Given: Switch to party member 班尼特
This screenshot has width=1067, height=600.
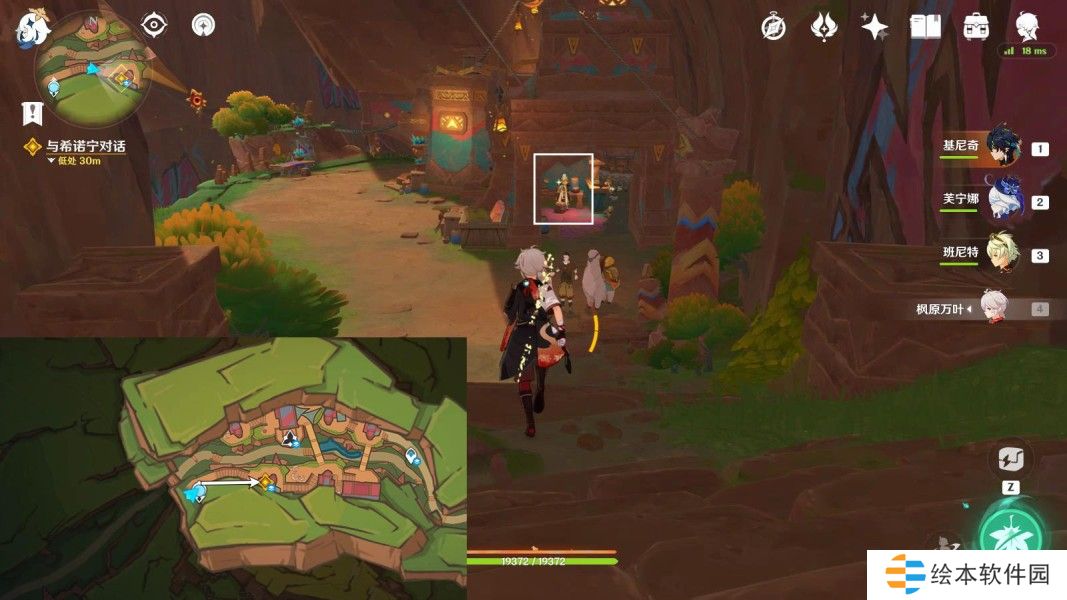Looking at the screenshot, I should pyautogui.click(x=1003, y=255).
